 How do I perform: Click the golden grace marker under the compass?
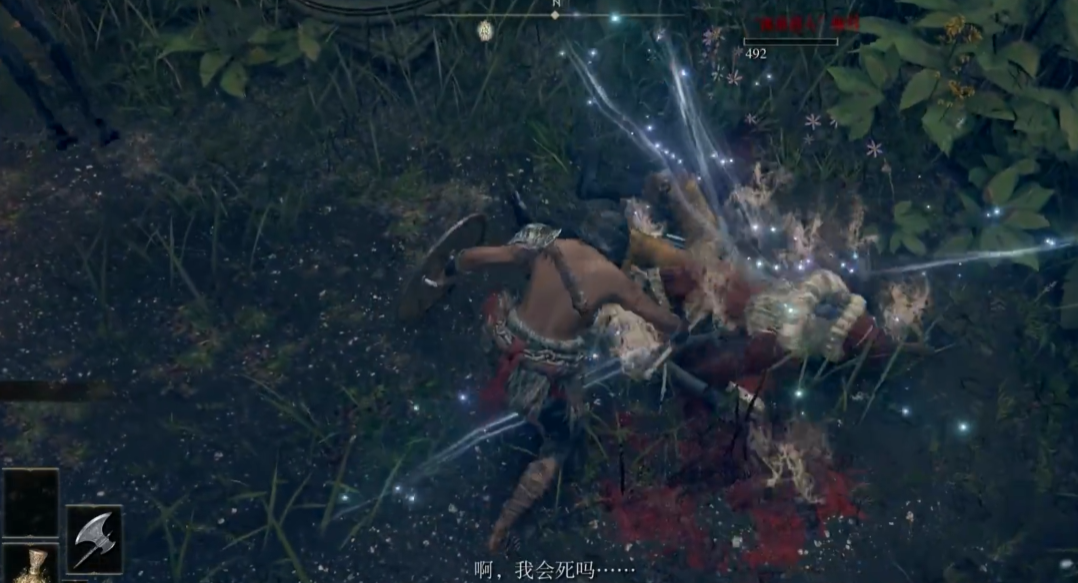coord(485,30)
